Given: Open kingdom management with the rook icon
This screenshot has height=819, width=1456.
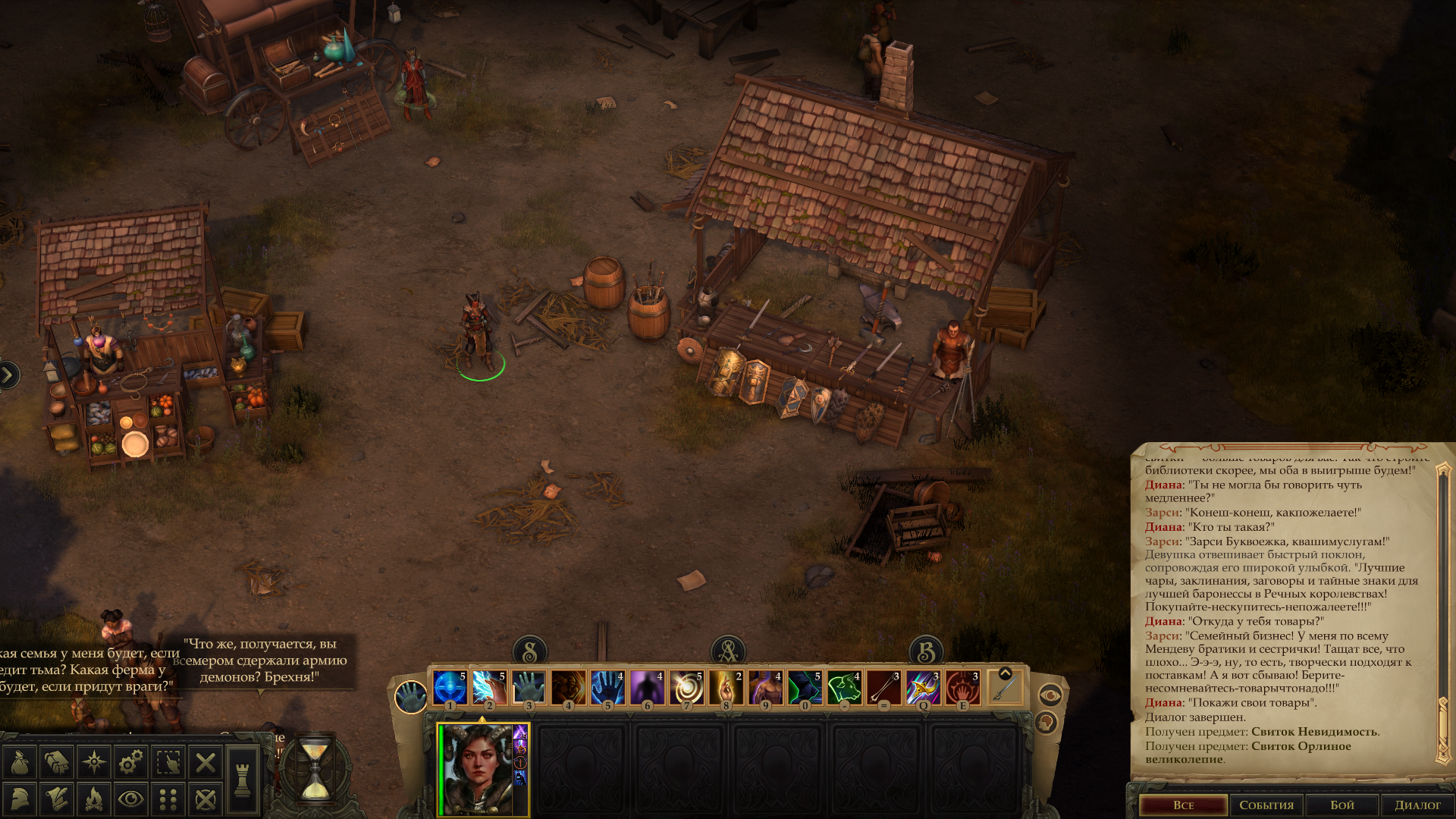Looking at the screenshot, I should (x=243, y=780).
